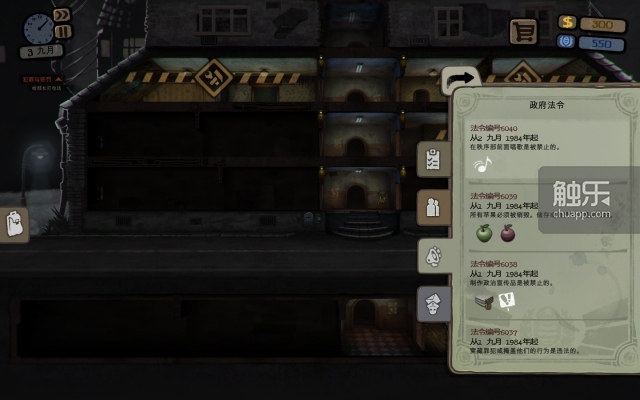Open the tenants profiles tab
Screen dimensions: 640x400
[434, 207]
